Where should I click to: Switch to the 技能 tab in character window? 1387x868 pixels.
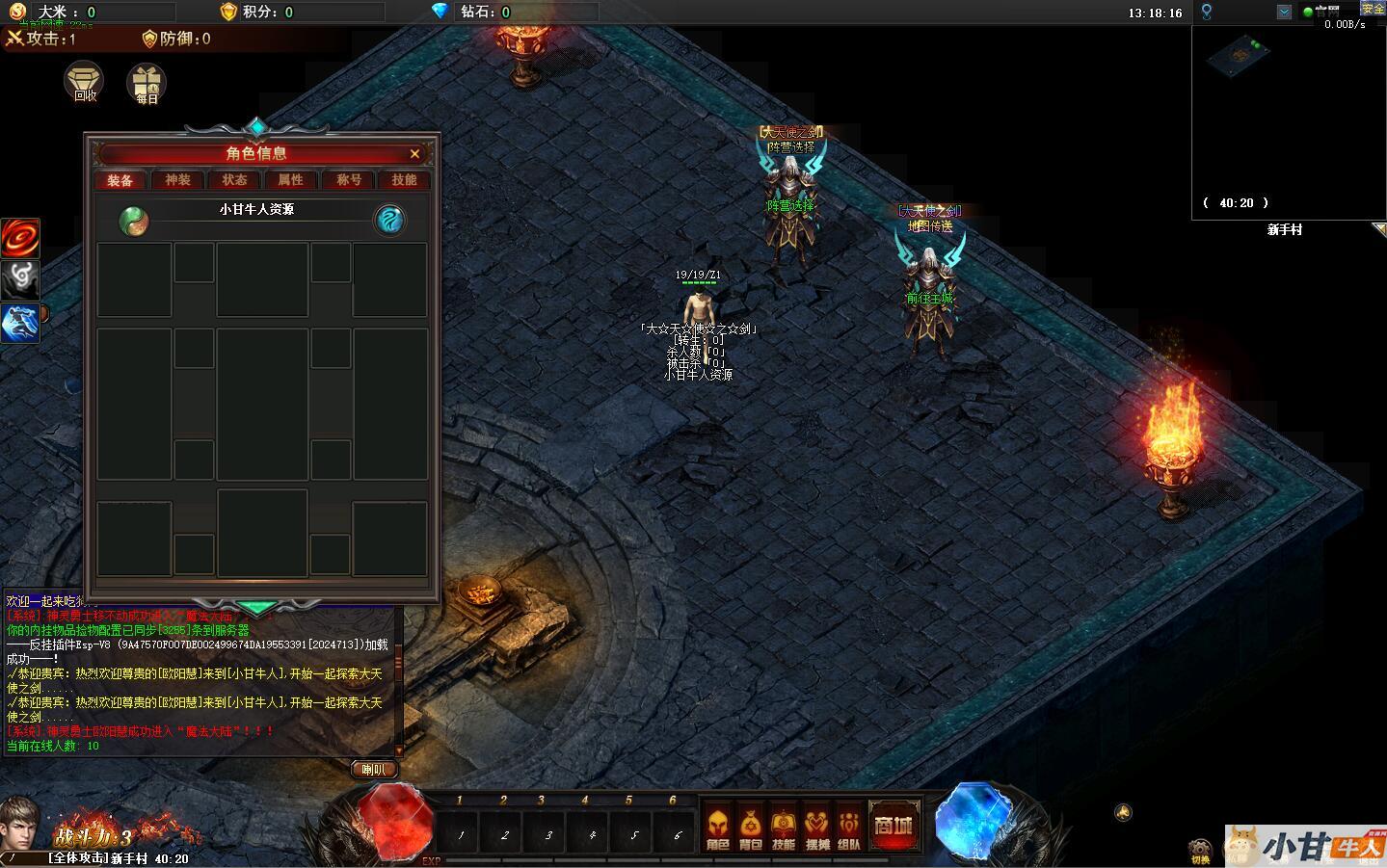[404, 180]
